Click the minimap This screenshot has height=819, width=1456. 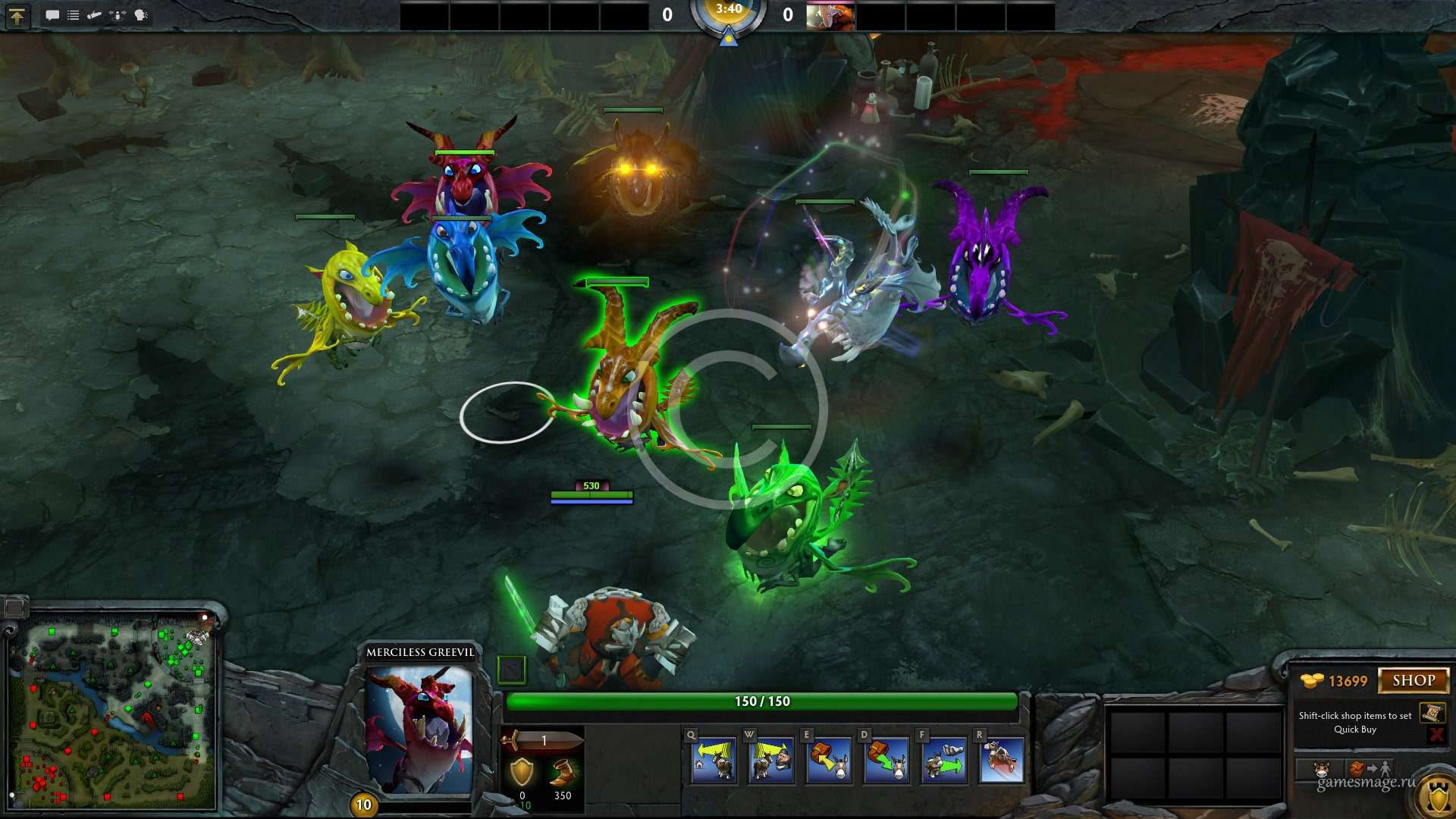point(112,709)
